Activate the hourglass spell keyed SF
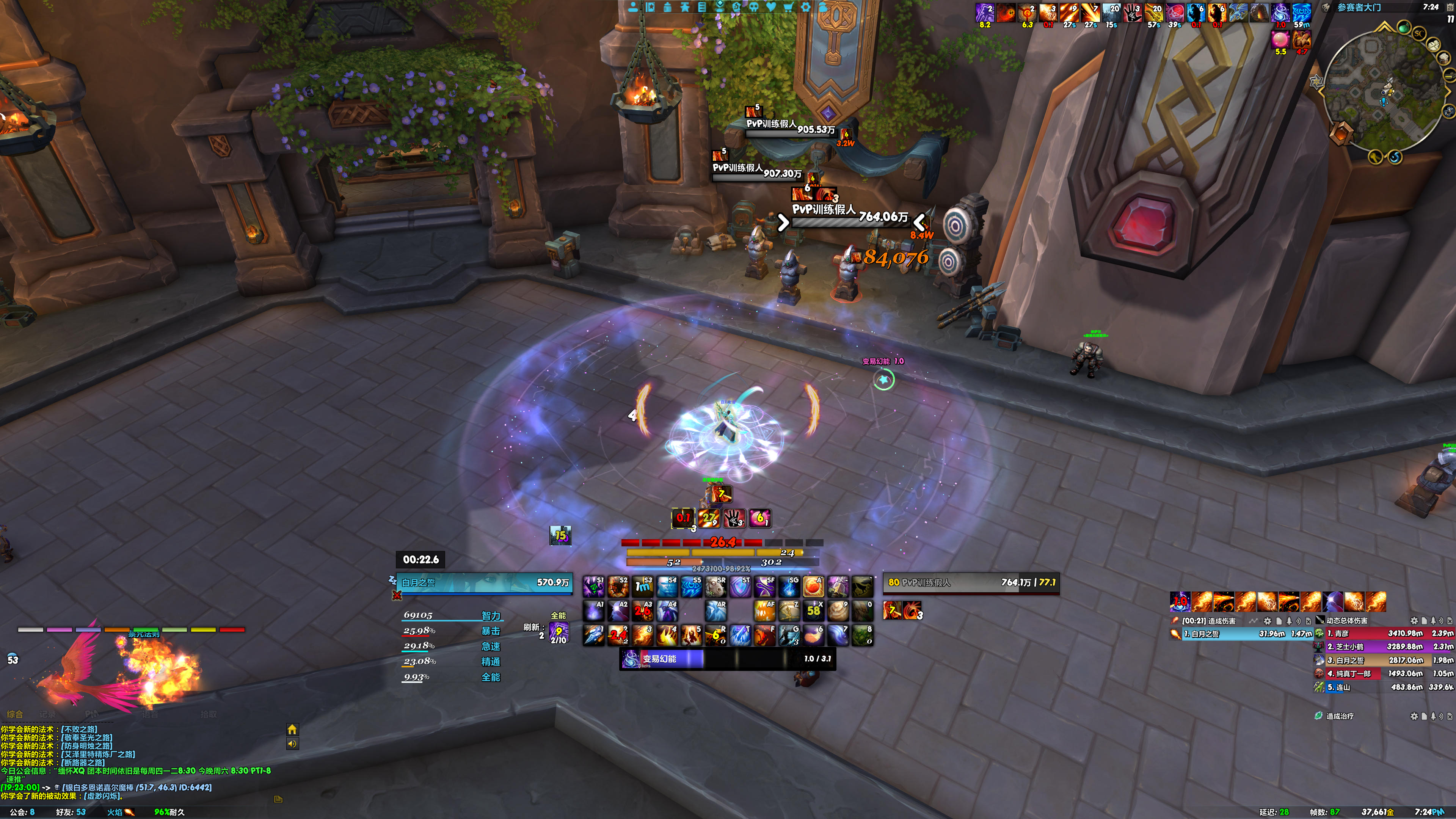Viewport: 1456px width, 819px height. point(764,587)
